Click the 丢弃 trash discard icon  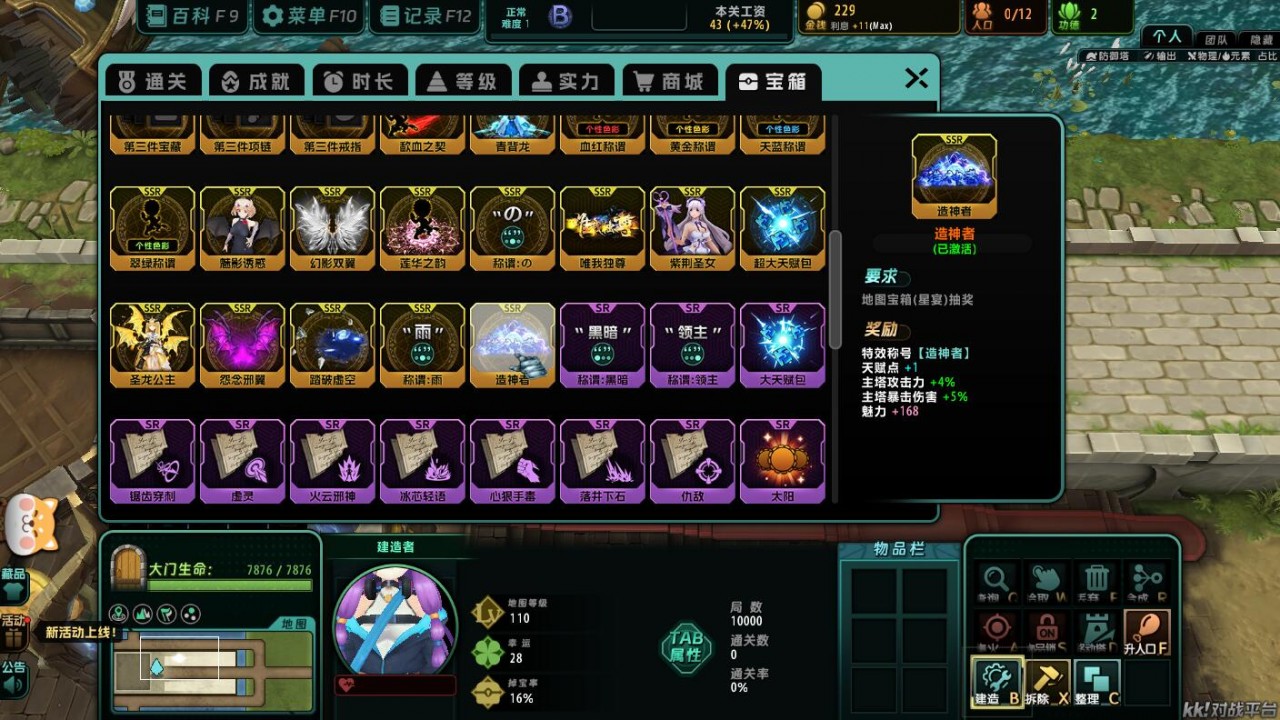(1097, 578)
